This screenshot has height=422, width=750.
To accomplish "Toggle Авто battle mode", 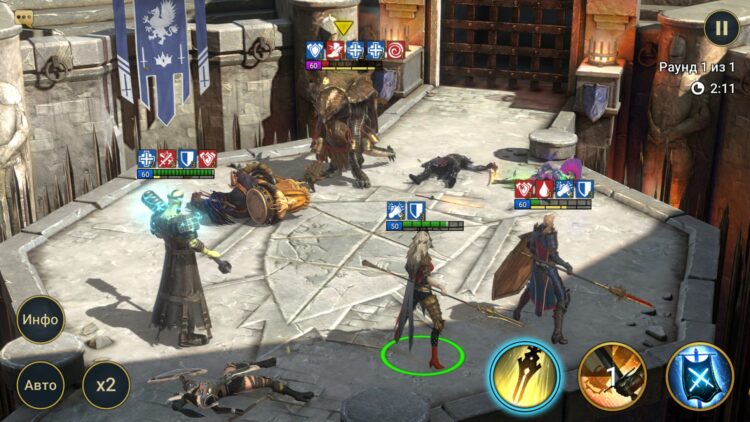I will click(40, 385).
